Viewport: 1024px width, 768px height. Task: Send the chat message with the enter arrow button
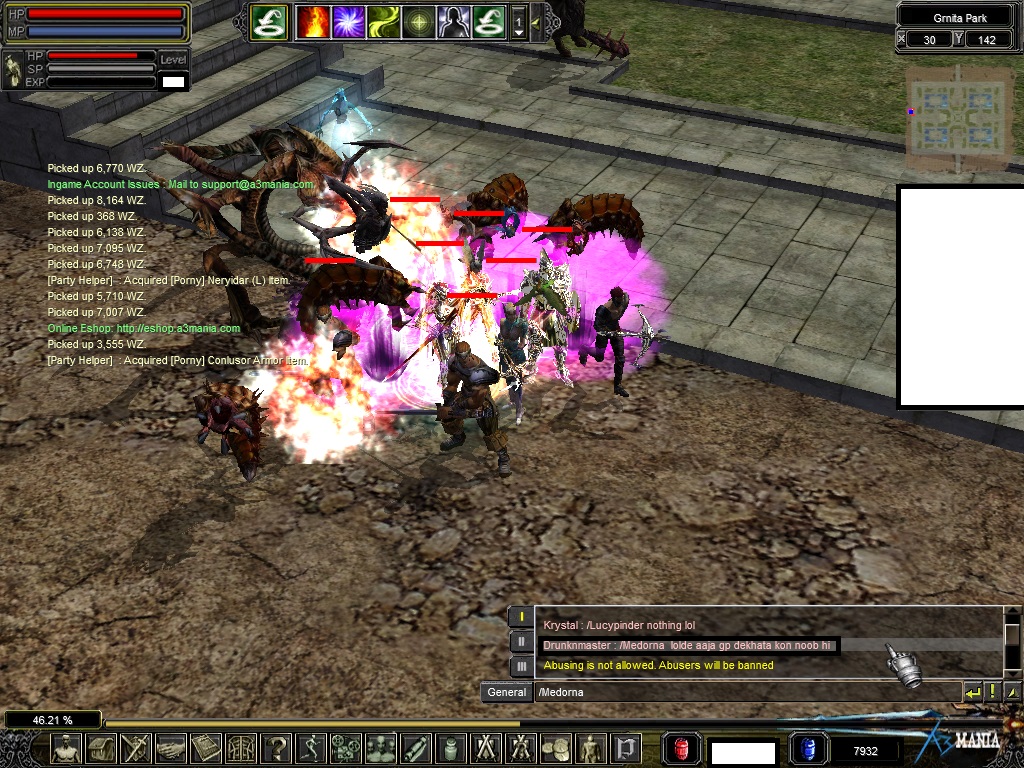[972, 691]
